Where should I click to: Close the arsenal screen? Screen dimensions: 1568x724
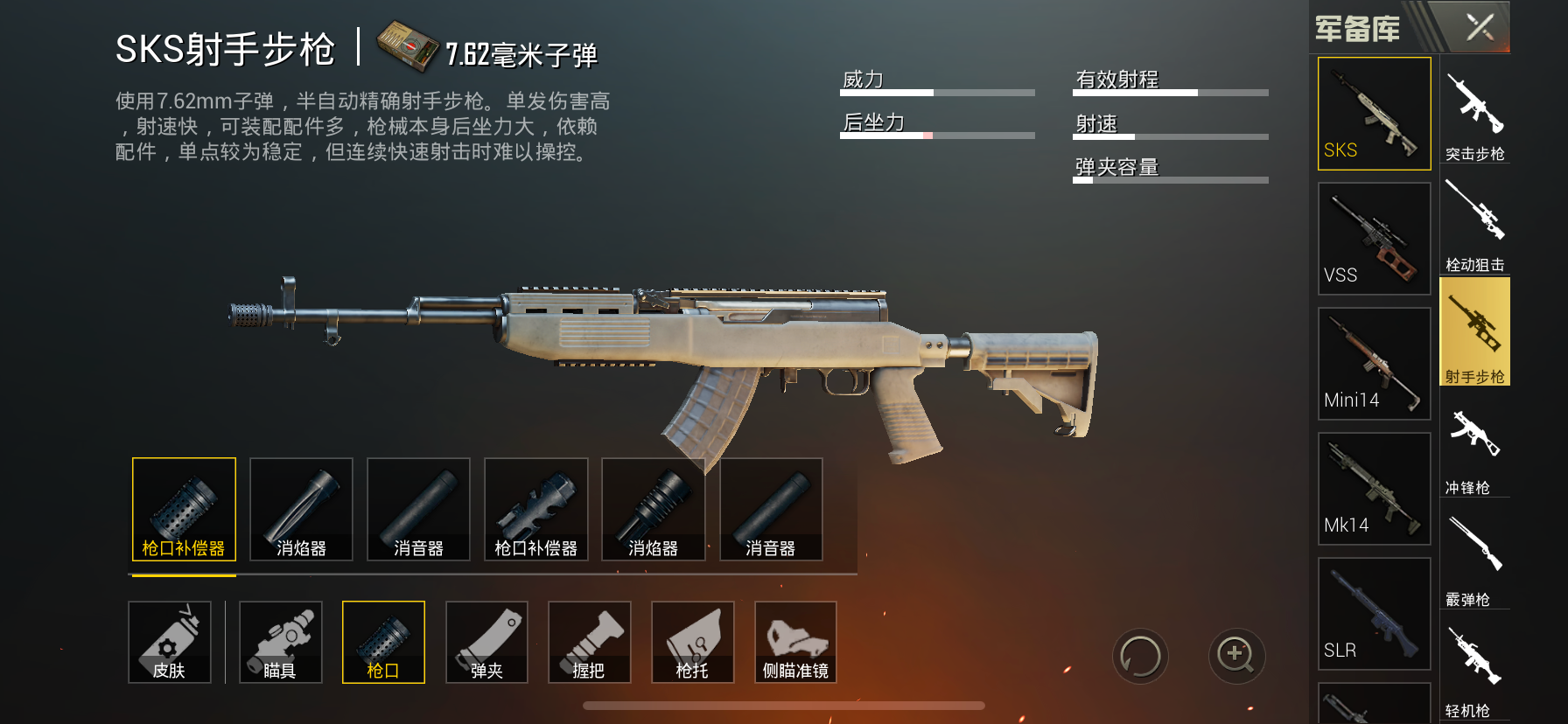[x=1480, y=27]
